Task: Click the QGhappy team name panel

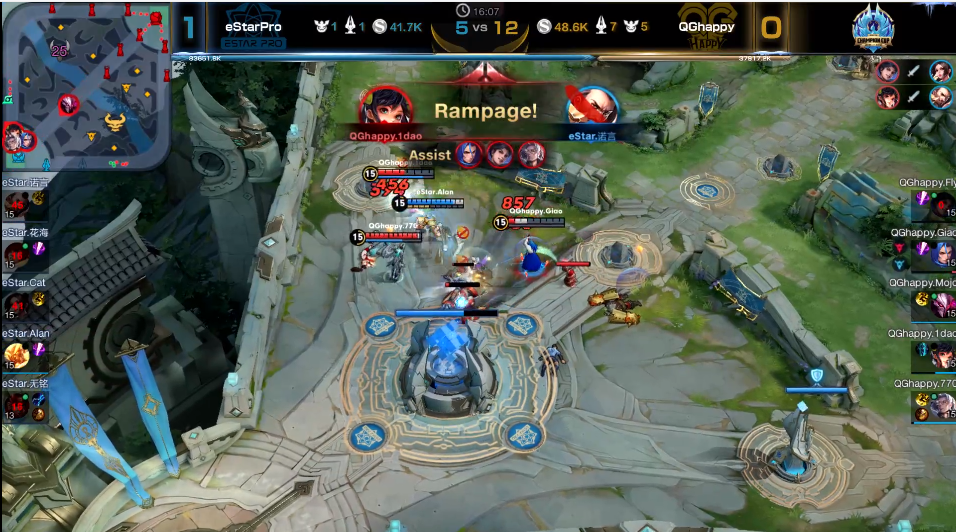Action: [x=706, y=27]
